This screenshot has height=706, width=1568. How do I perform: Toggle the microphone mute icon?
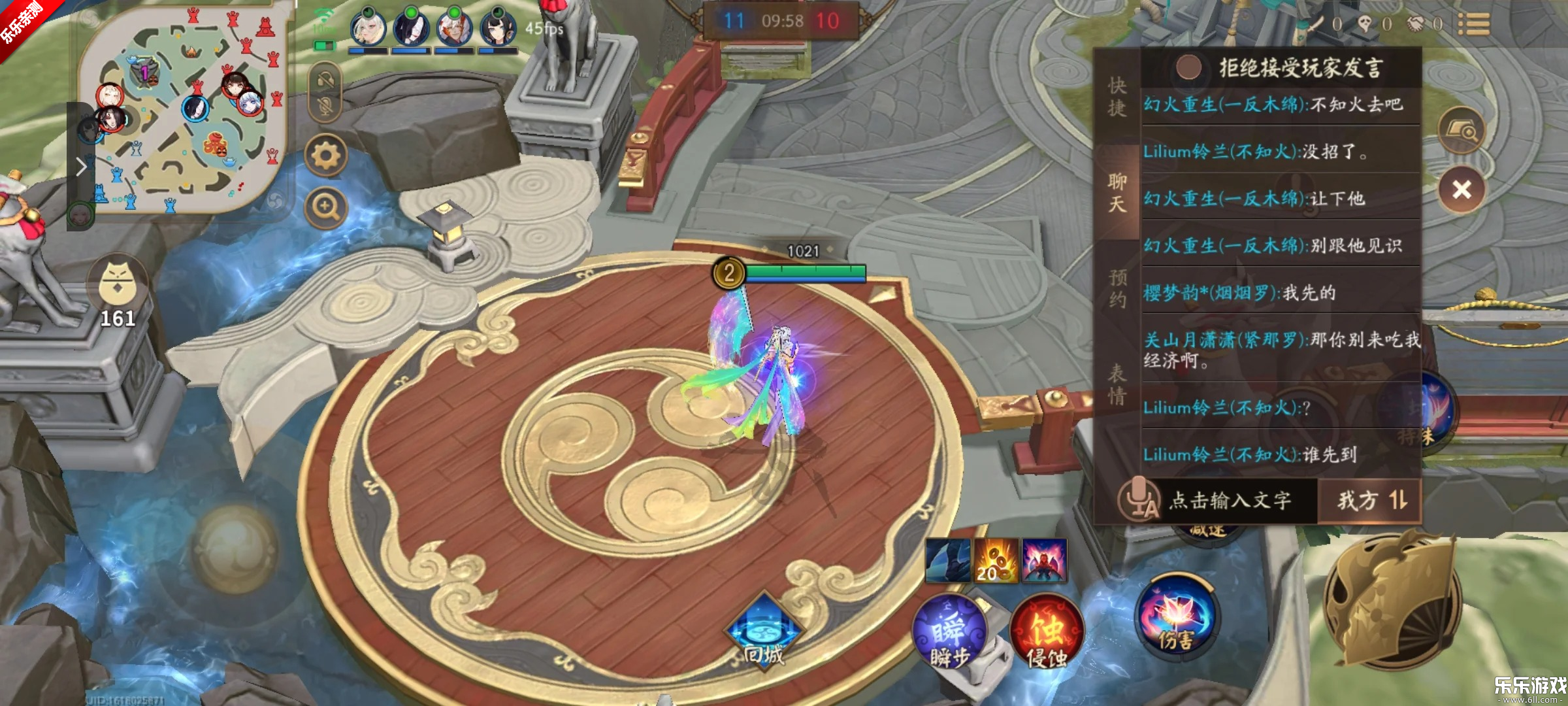click(326, 107)
